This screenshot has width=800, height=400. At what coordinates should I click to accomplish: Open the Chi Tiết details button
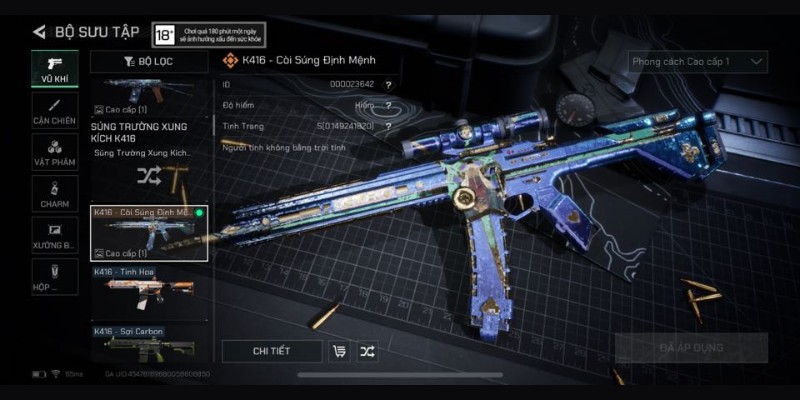pos(272,351)
